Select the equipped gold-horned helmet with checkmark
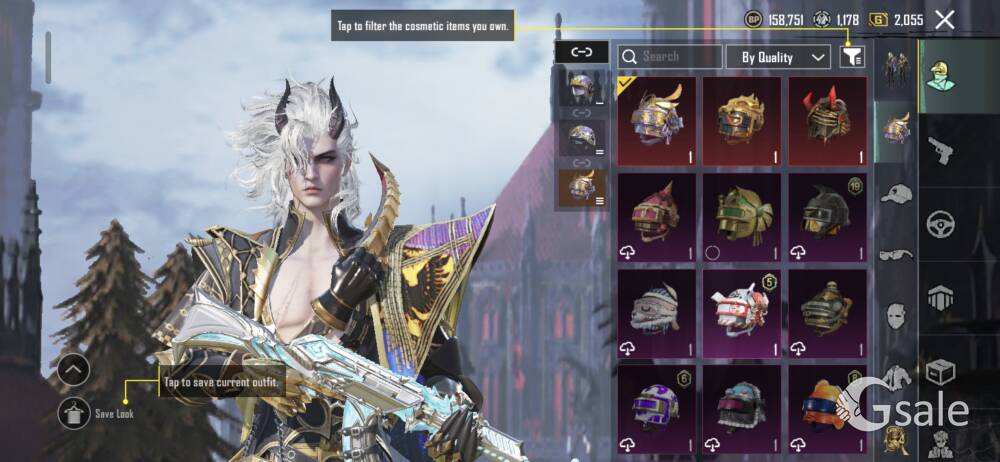 (658, 120)
